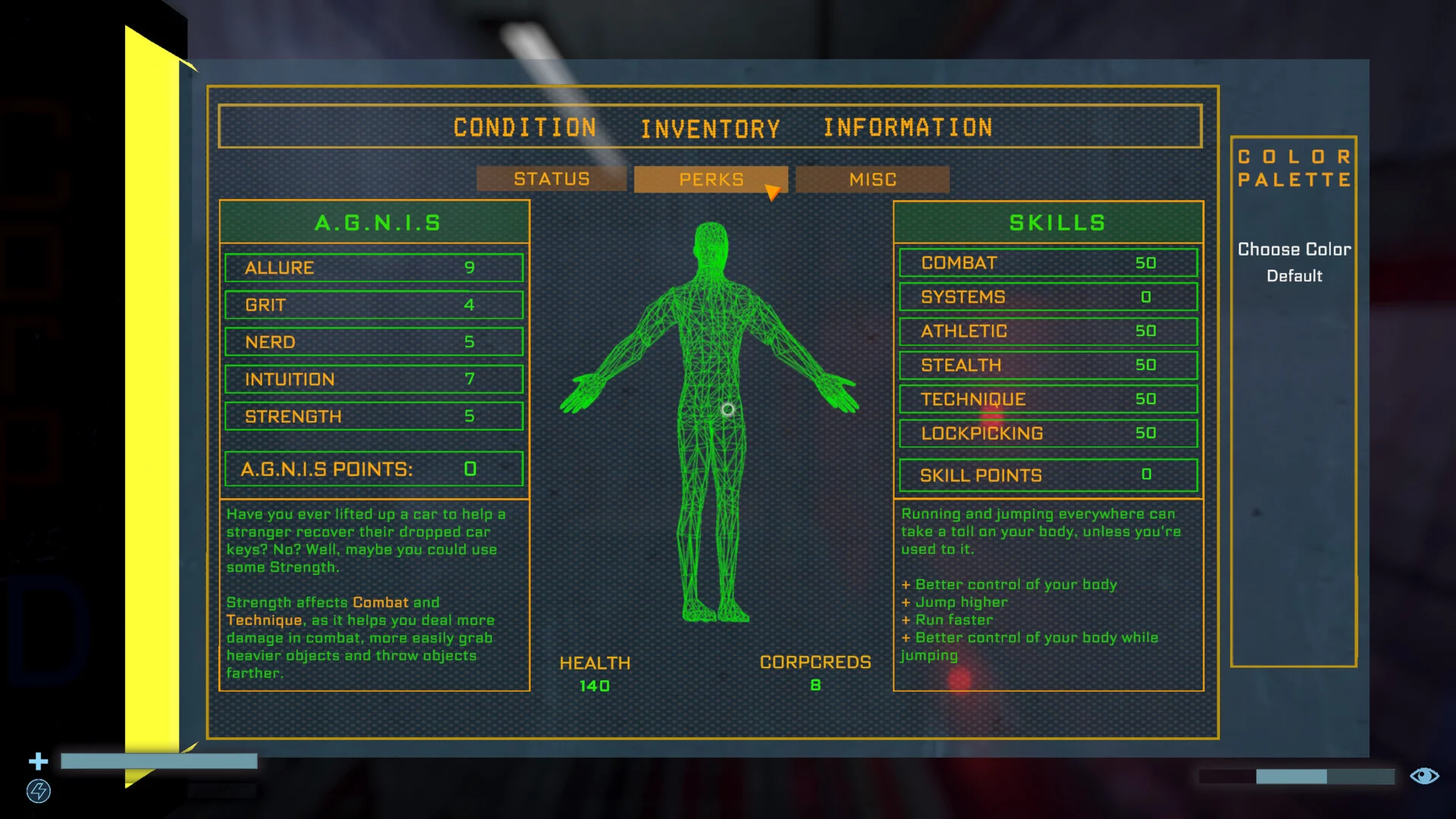Image resolution: width=1456 pixels, height=819 pixels.
Task: Select the Athletic skill row
Action: (1048, 331)
